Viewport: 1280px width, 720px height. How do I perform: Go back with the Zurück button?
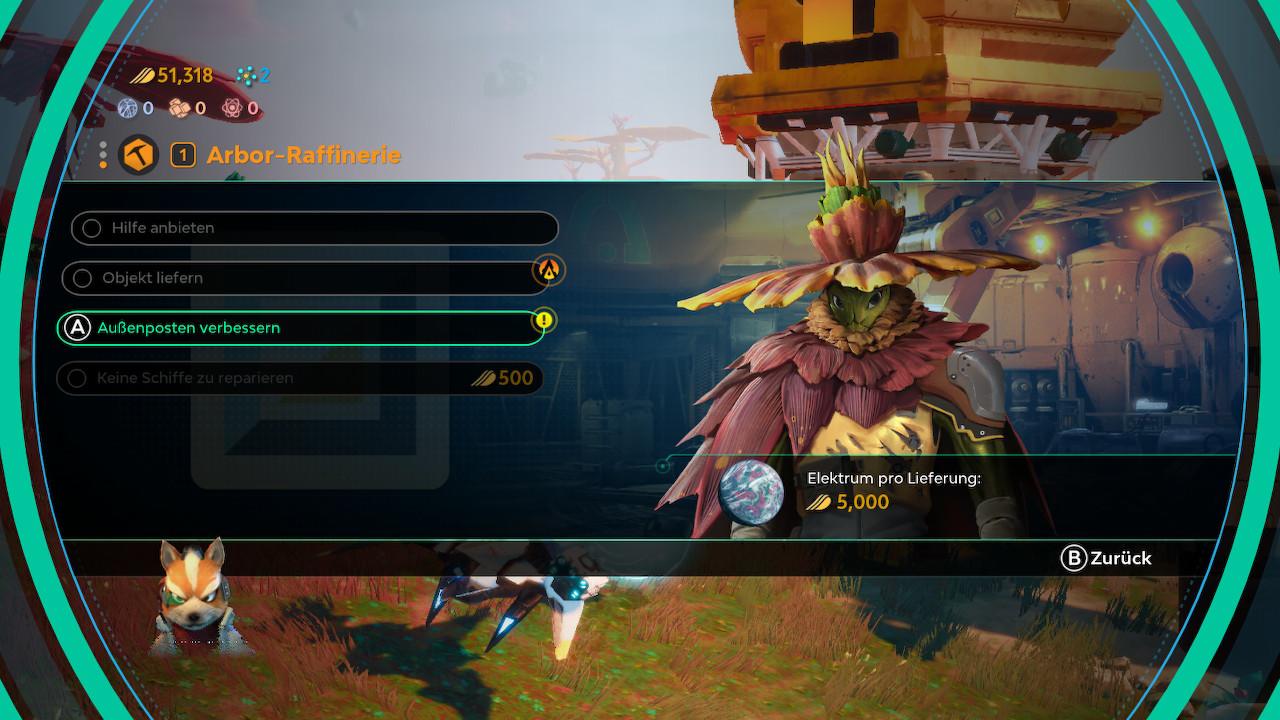tap(1106, 559)
